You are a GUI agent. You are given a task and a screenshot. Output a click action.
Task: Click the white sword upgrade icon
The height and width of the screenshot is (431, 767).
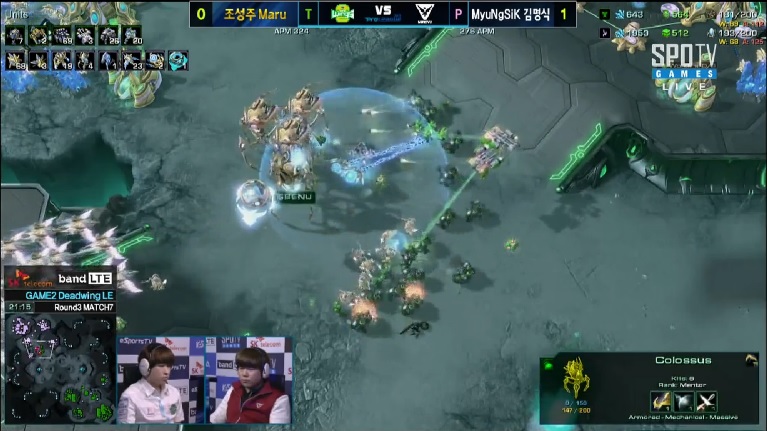point(707,402)
